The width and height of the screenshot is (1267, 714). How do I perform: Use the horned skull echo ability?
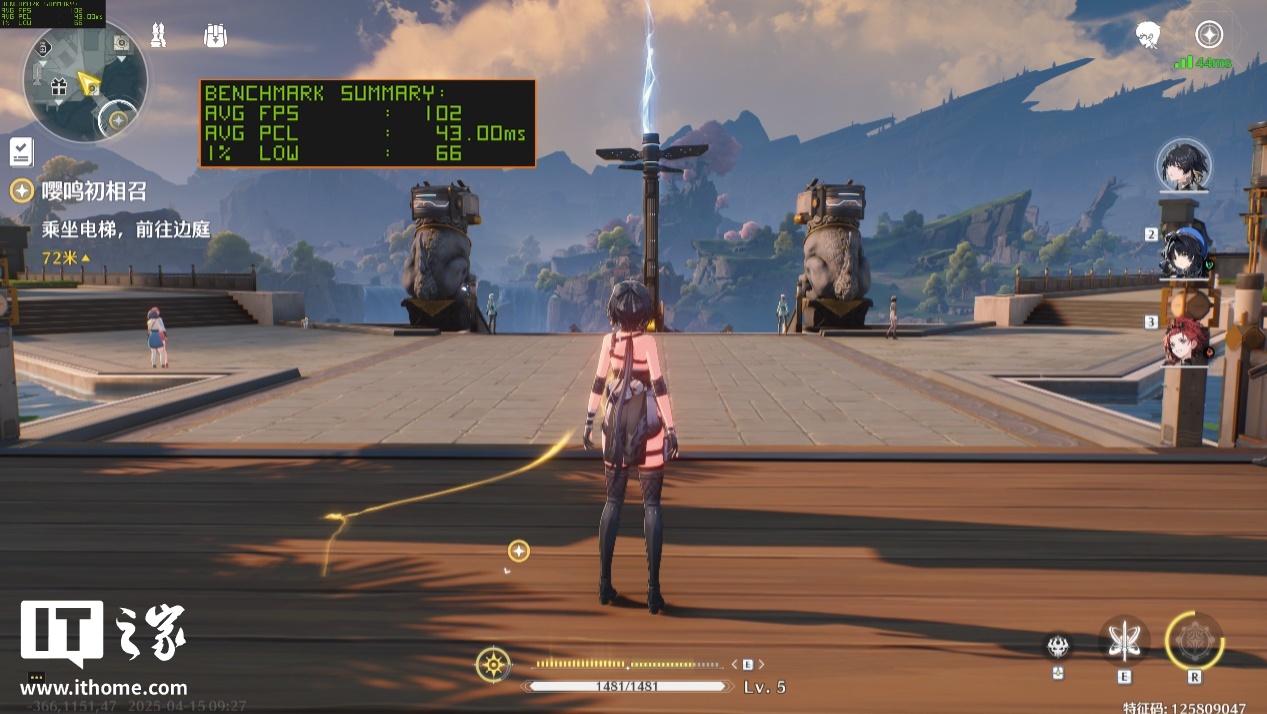(1058, 647)
